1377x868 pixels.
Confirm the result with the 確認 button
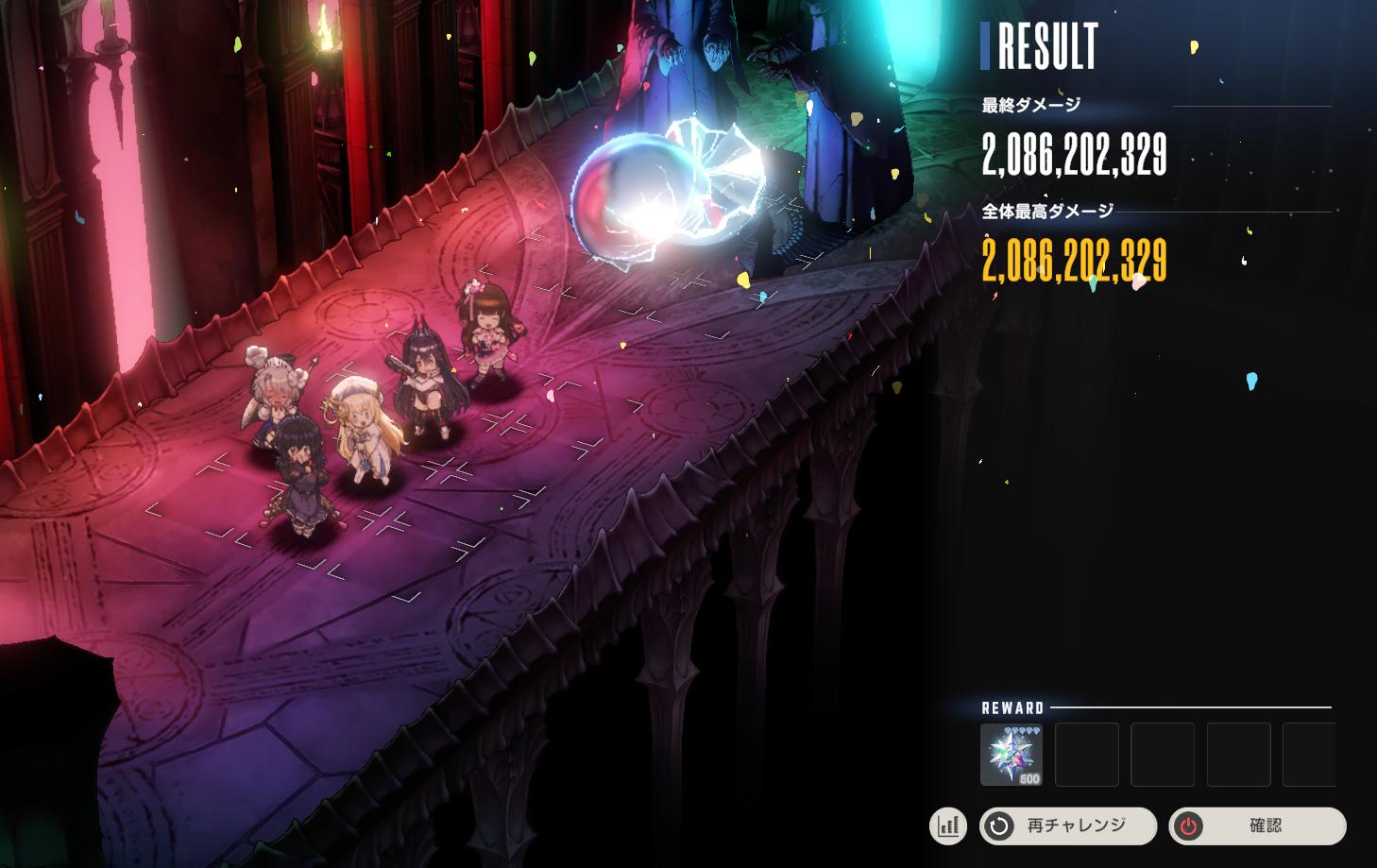pyautogui.click(x=1257, y=825)
